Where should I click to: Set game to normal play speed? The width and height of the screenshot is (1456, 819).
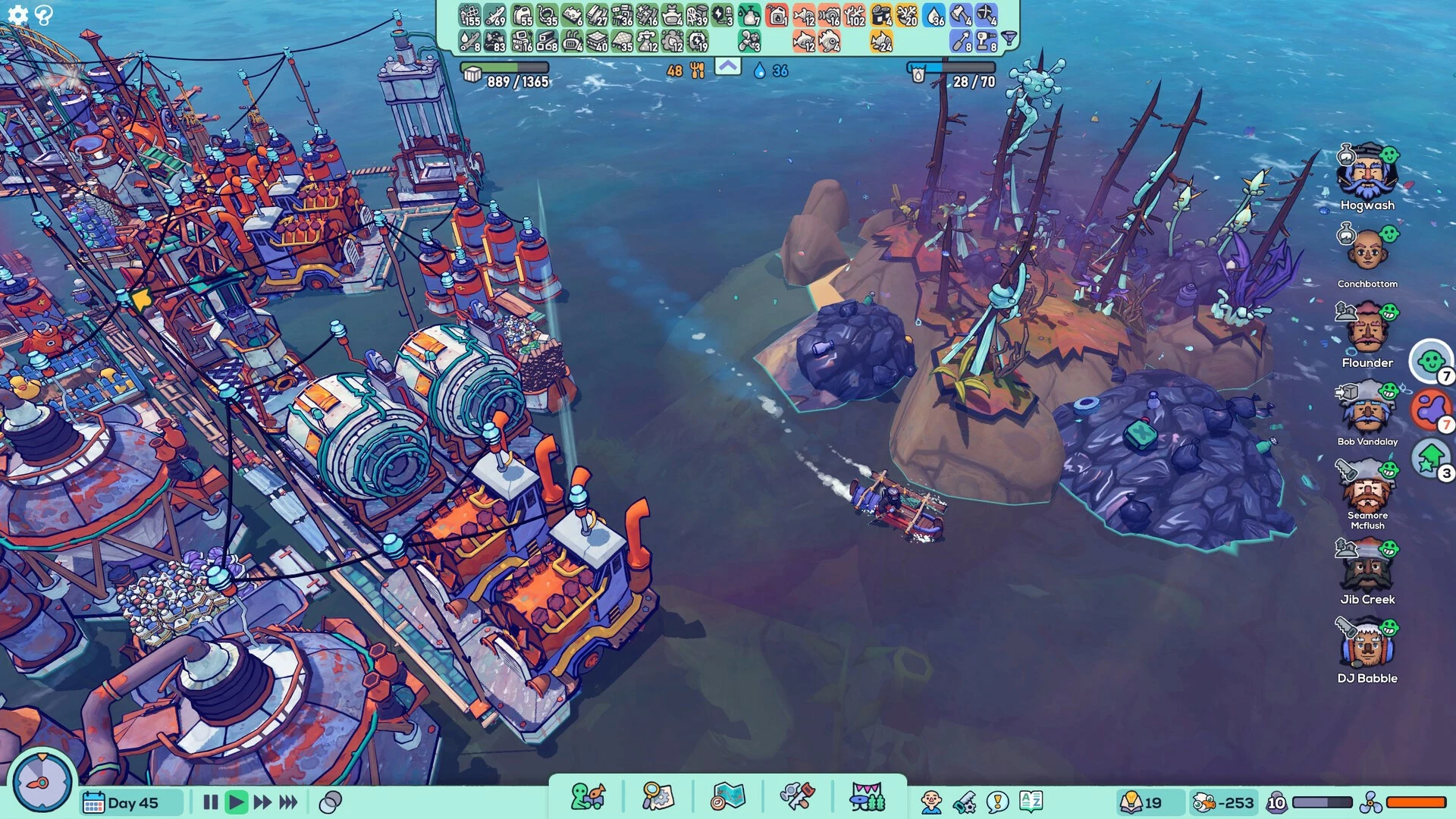click(x=237, y=802)
